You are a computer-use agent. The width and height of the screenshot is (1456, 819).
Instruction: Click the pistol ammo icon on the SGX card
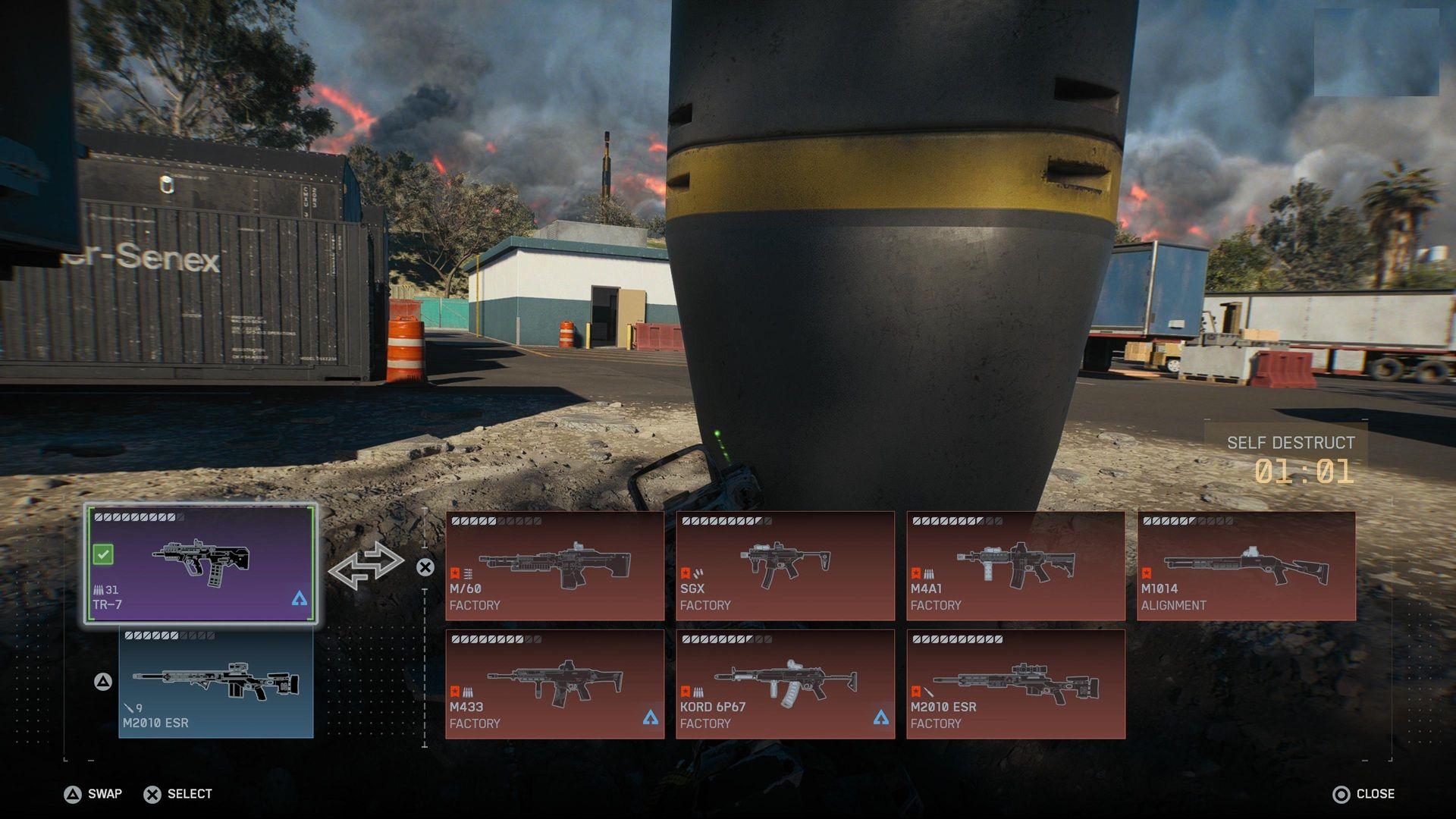(699, 574)
